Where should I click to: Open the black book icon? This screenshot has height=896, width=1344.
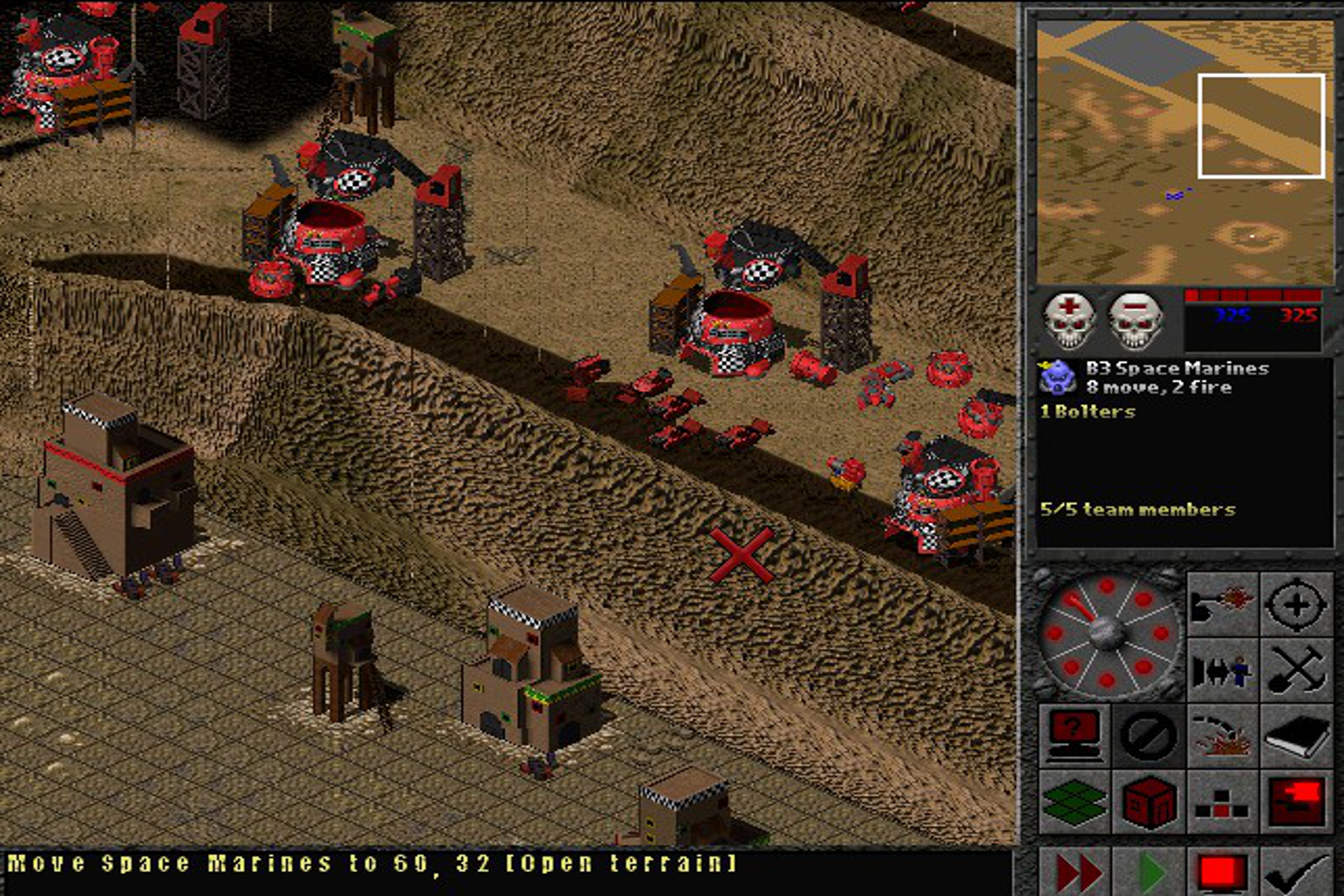point(1297,735)
